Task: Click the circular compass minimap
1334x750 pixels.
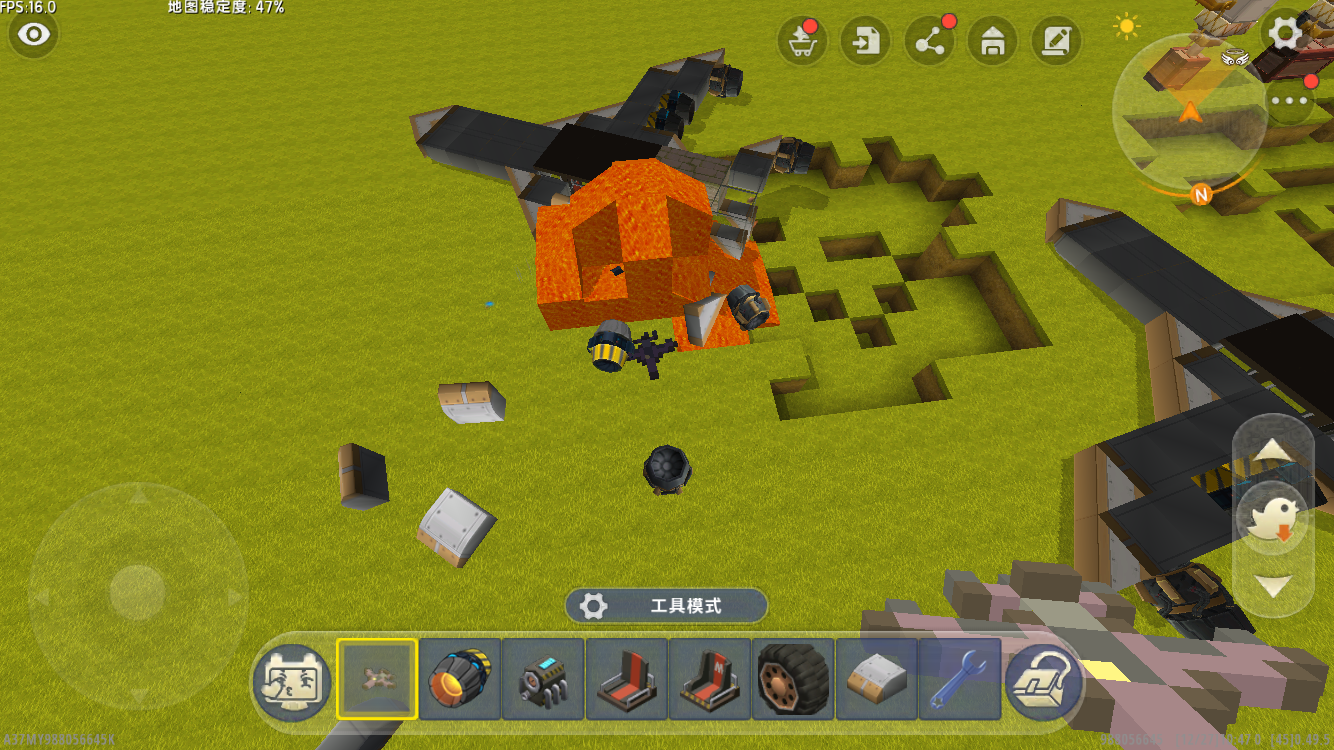Action: click(1189, 111)
